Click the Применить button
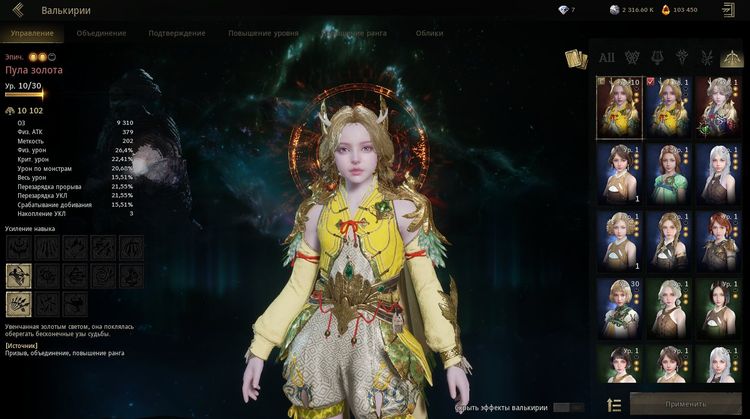 pyautogui.click(x=686, y=404)
